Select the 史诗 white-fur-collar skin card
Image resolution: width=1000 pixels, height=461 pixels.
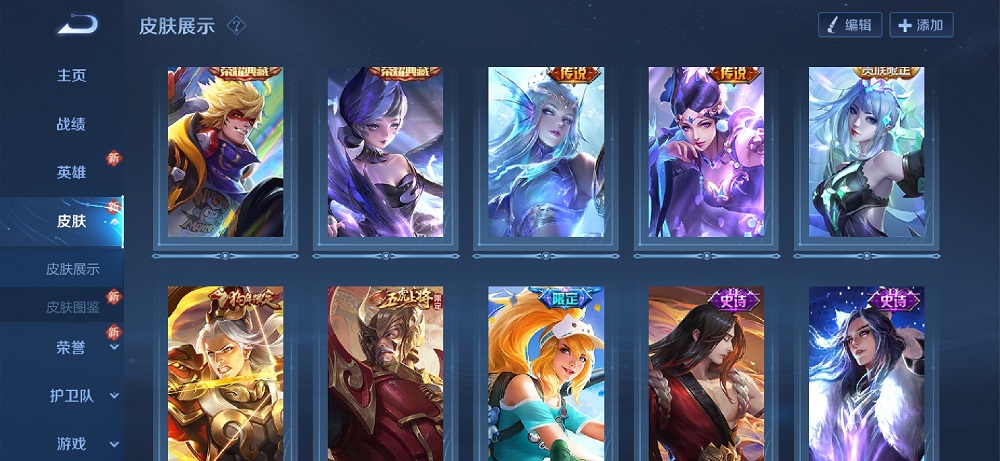pos(866,374)
